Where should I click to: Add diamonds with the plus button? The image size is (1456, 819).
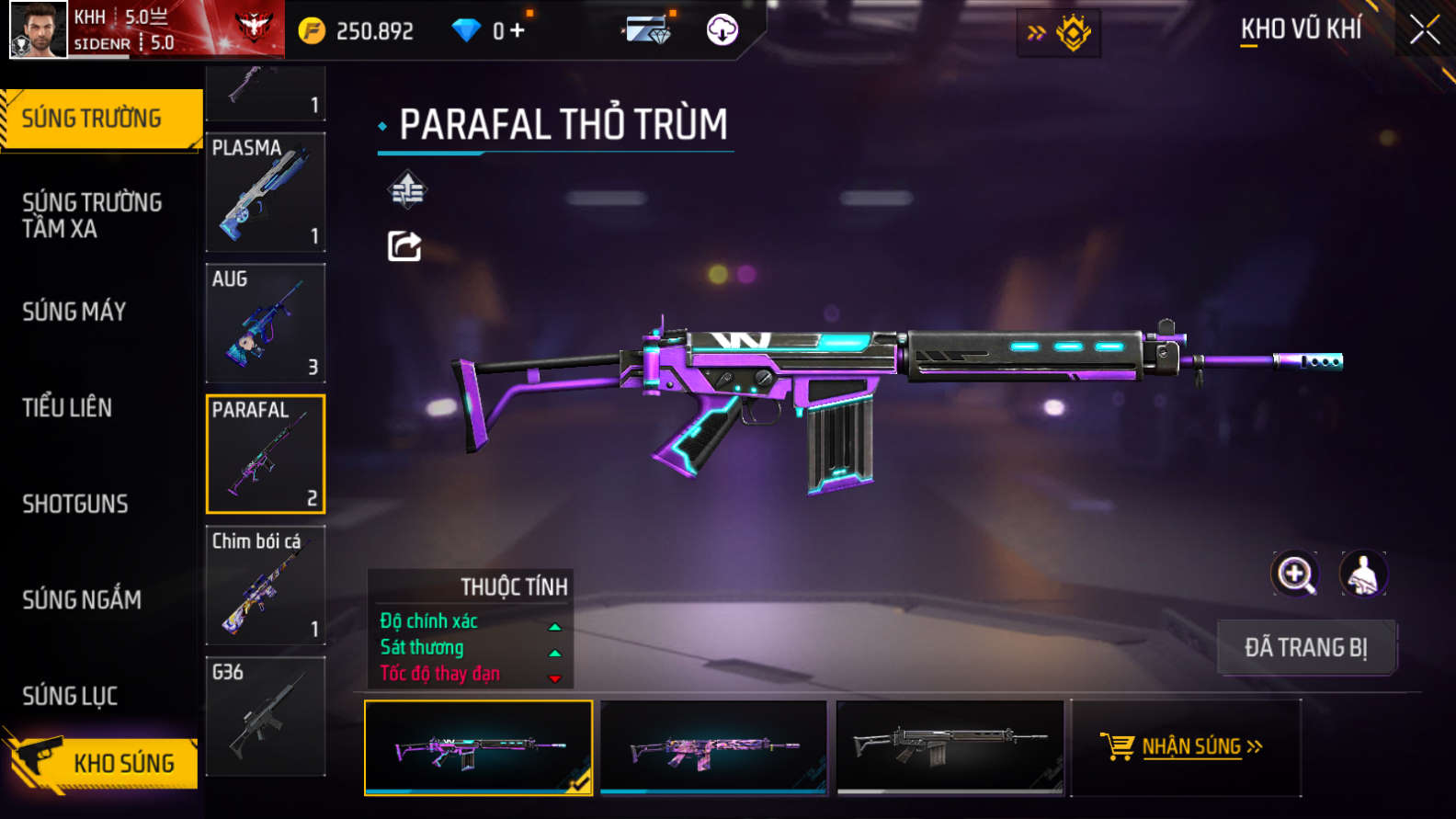(x=518, y=30)
